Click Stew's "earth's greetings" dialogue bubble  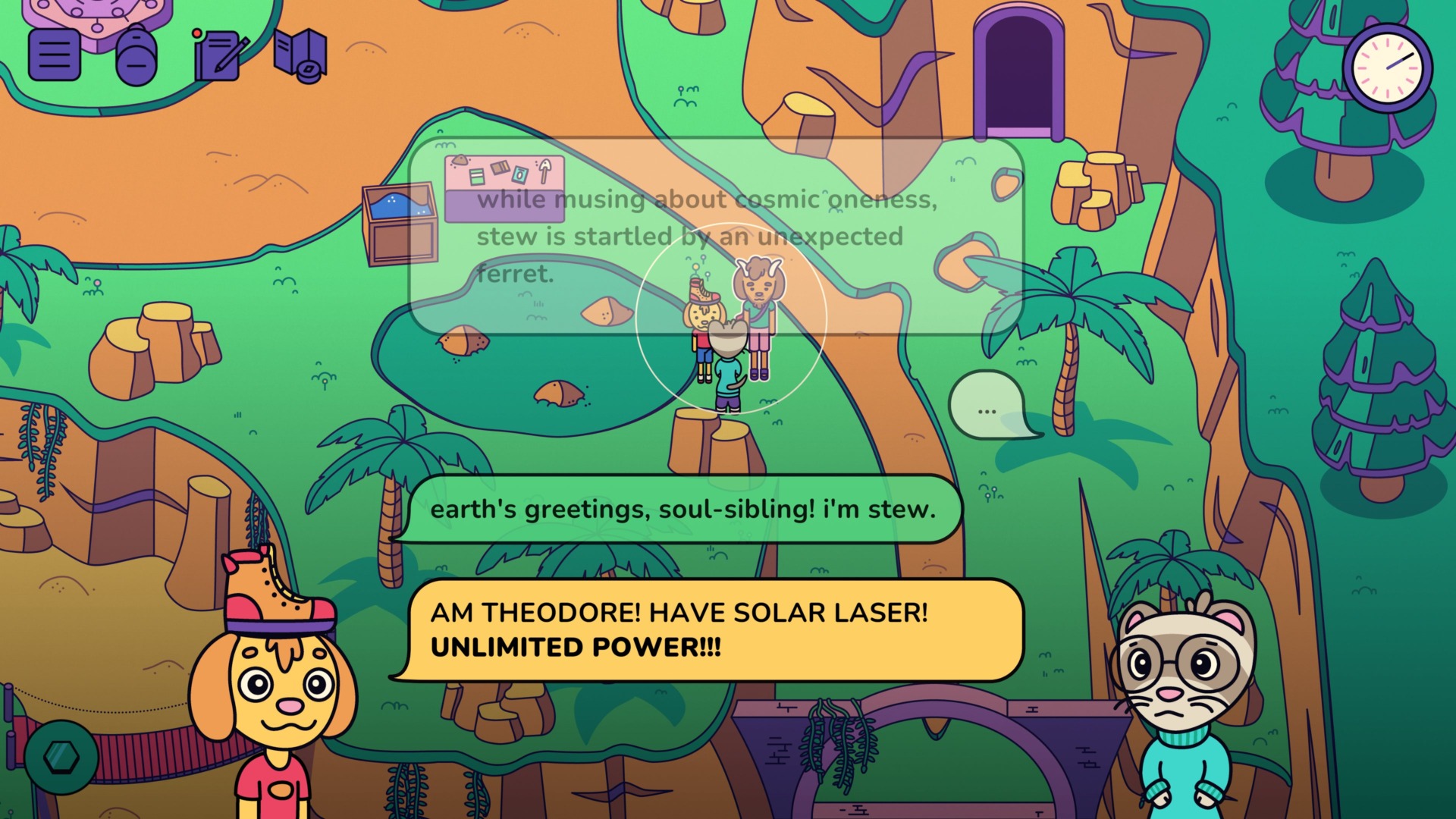[682, 509]
